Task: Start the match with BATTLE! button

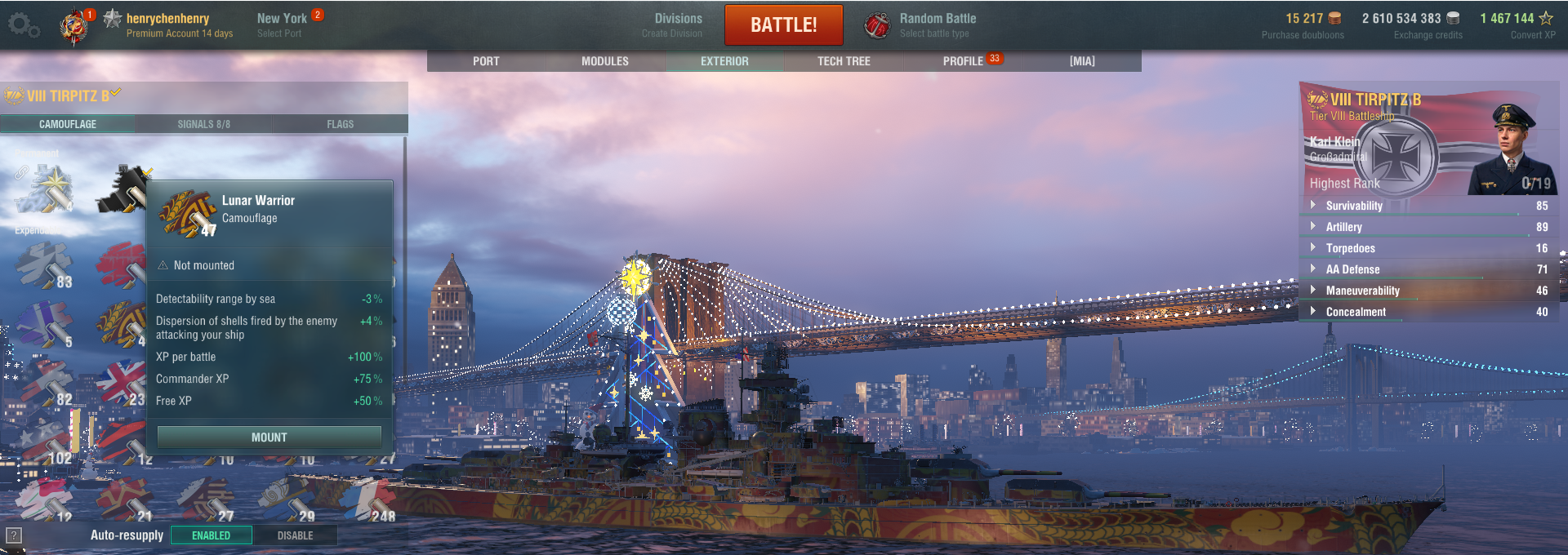Action: coord(783,25)
